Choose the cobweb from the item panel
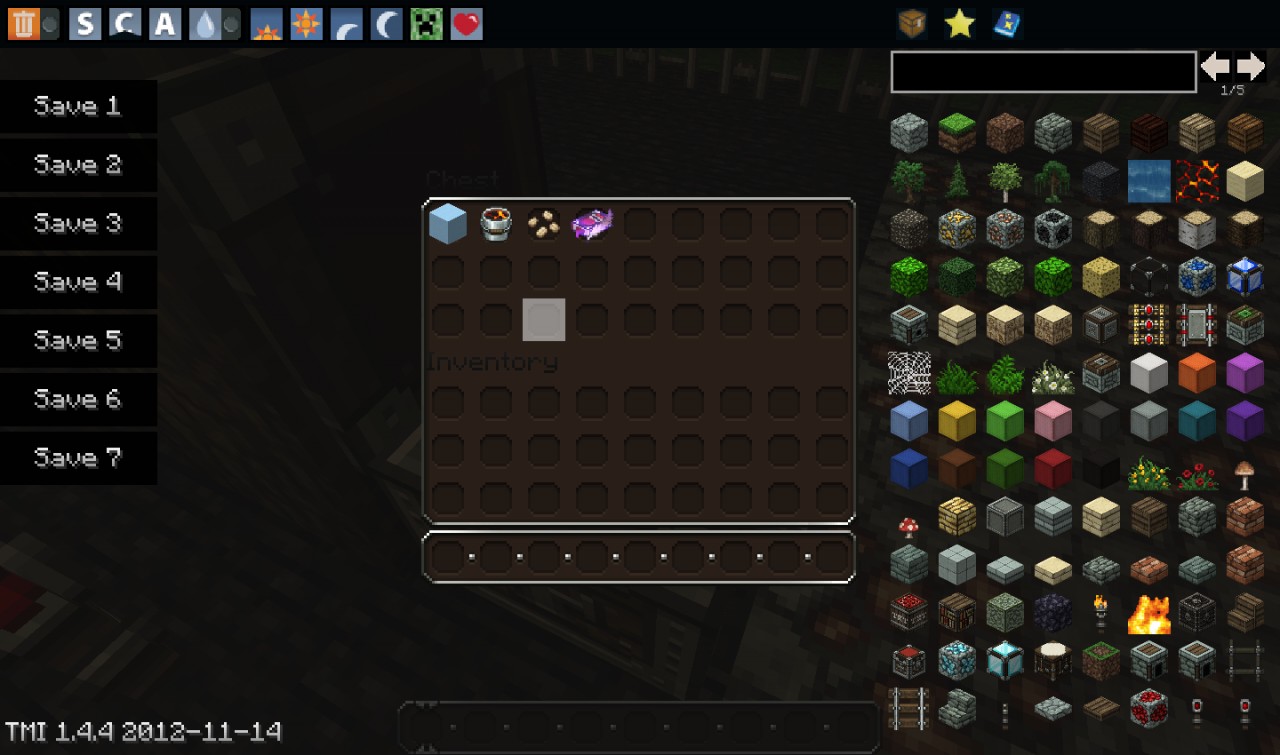Viewport: 1280px width, 755px height. tap(910, 374)
